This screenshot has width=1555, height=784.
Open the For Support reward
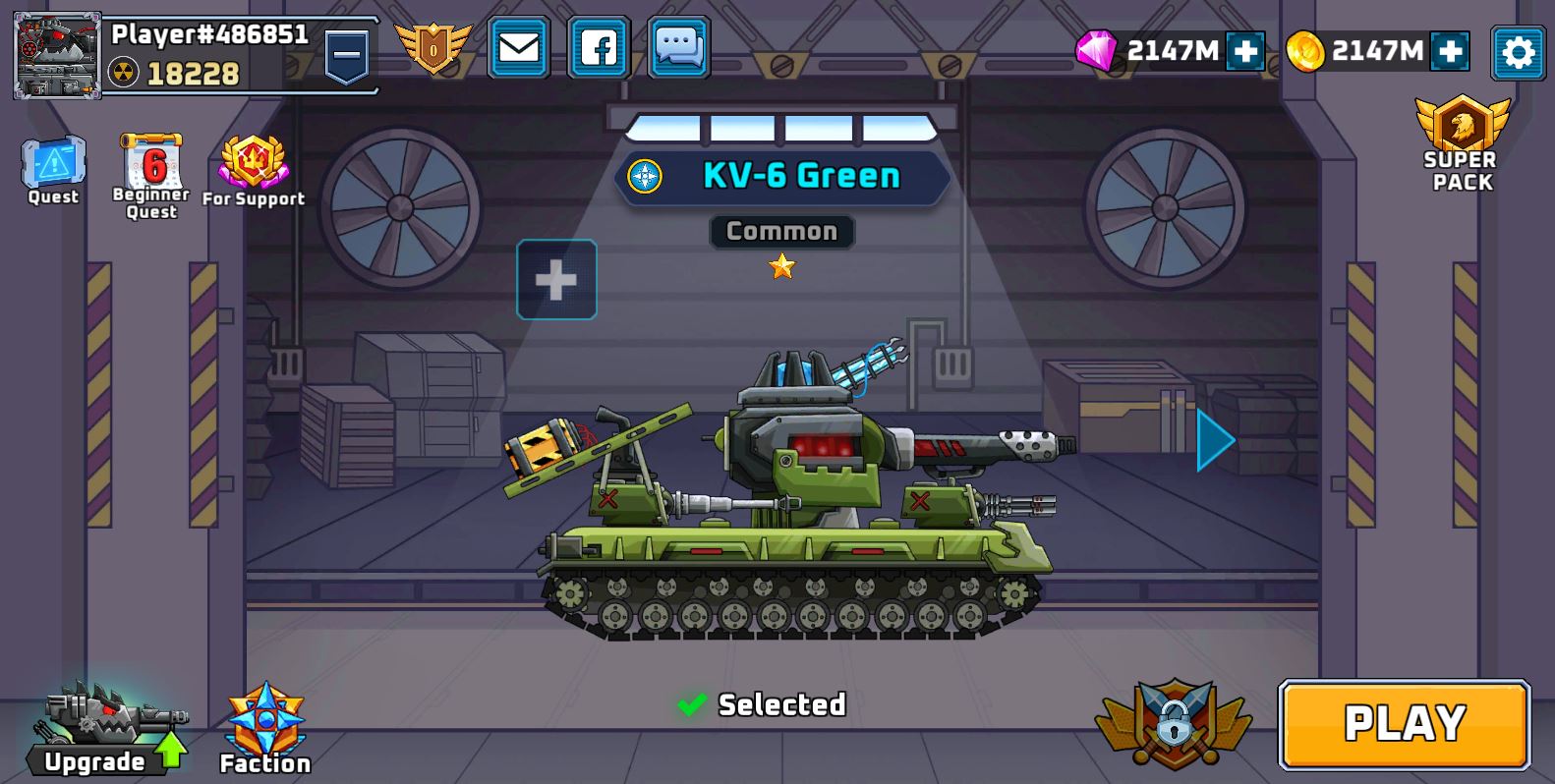tap(254, 170)
